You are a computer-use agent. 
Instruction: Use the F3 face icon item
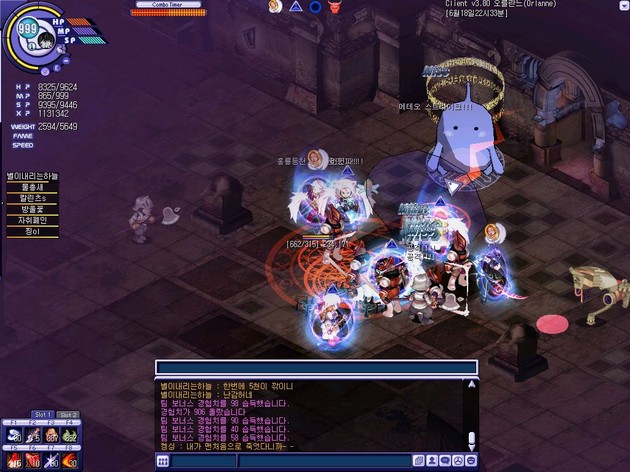point(50,434)
